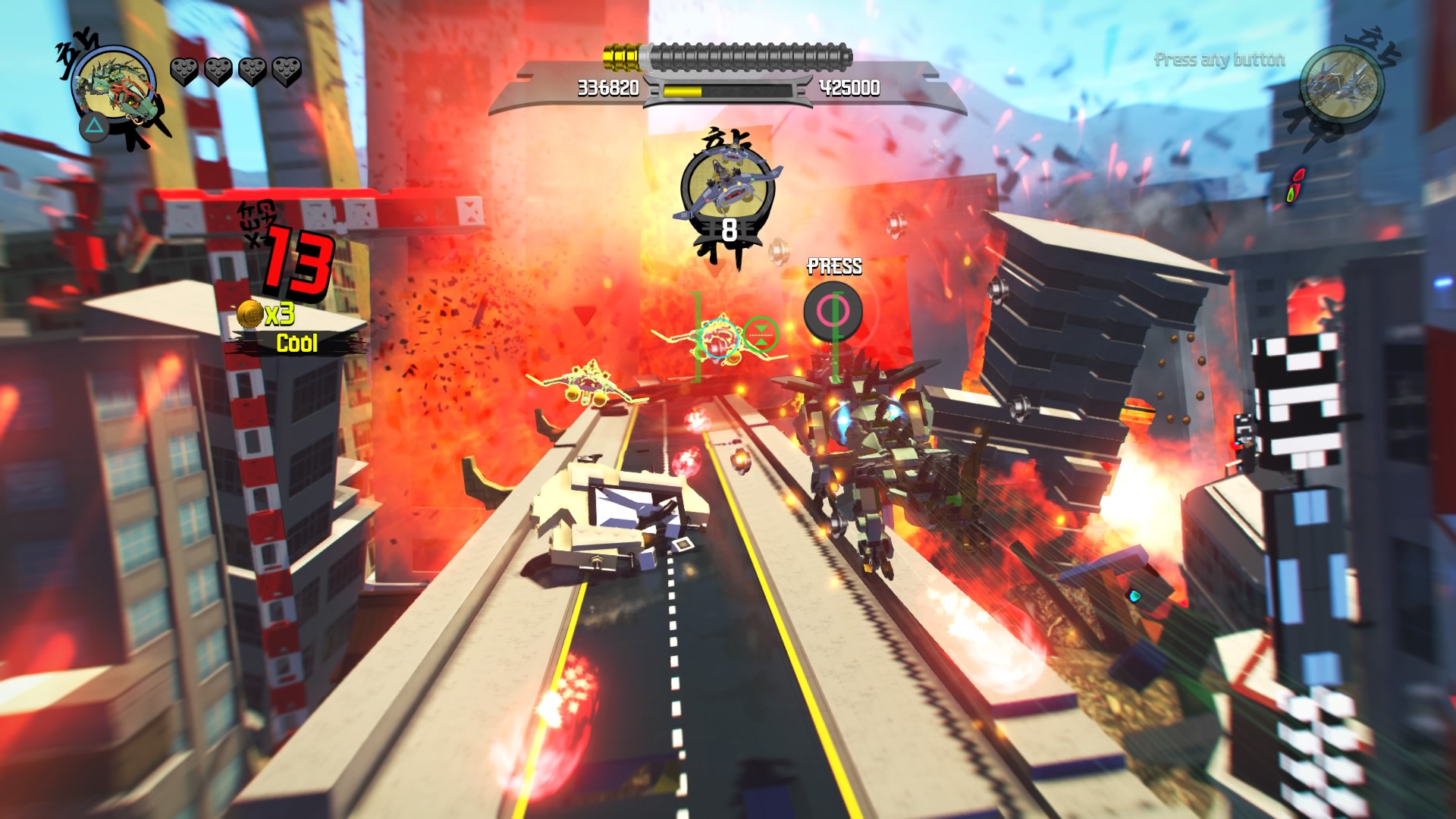Open the enemy jet objective tracker icon
The width and height of the screenshot is (1456, 819).
coord(727,187)
